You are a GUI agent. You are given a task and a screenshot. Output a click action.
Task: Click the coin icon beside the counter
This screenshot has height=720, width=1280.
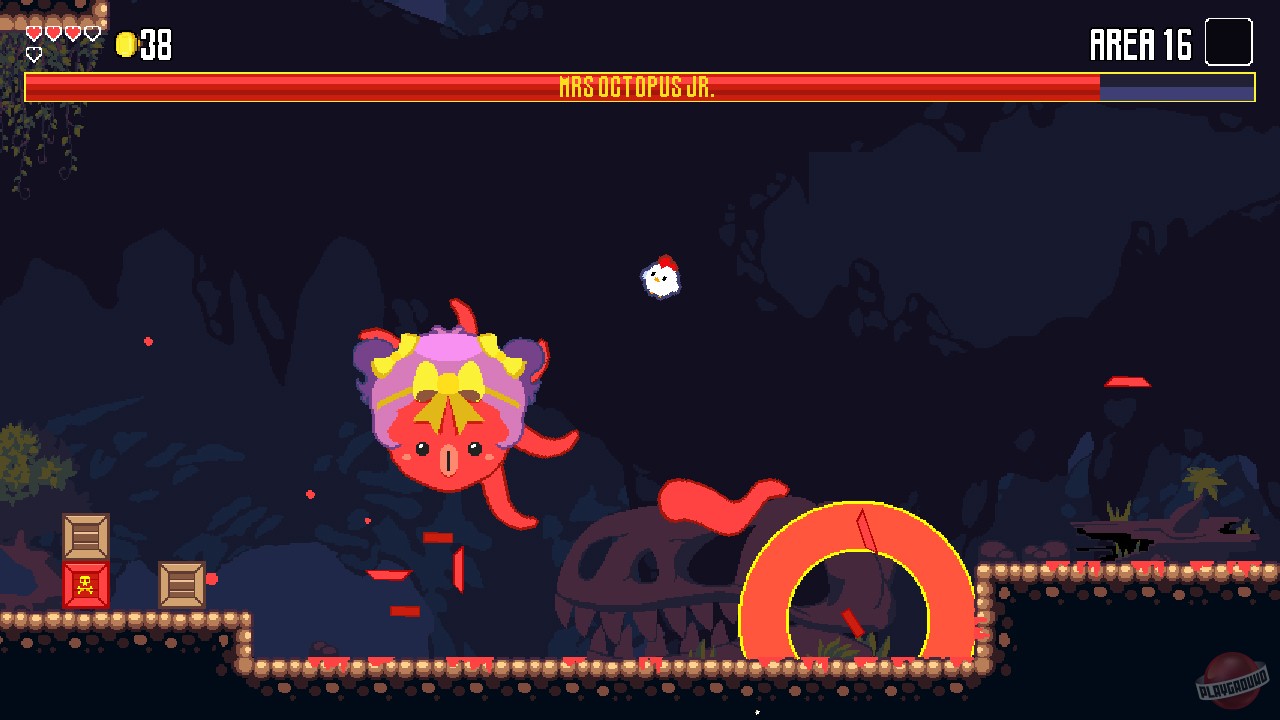tap(124, 44)
